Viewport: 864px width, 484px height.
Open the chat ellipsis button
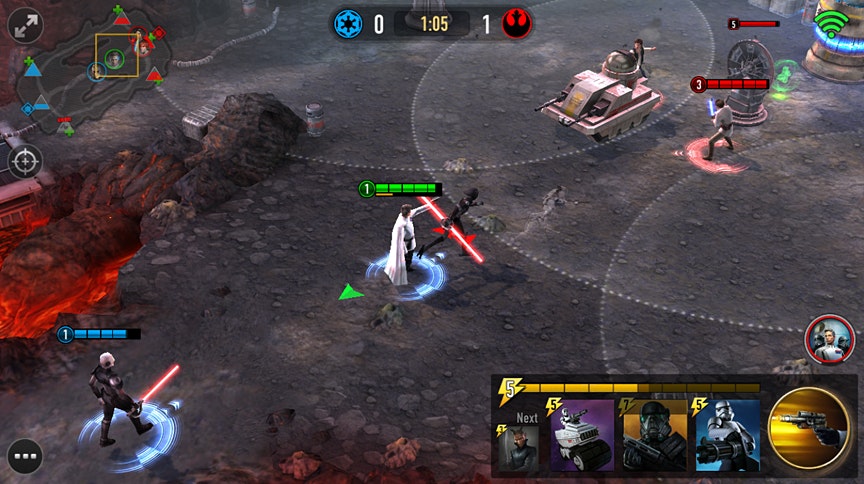(26, 456)
